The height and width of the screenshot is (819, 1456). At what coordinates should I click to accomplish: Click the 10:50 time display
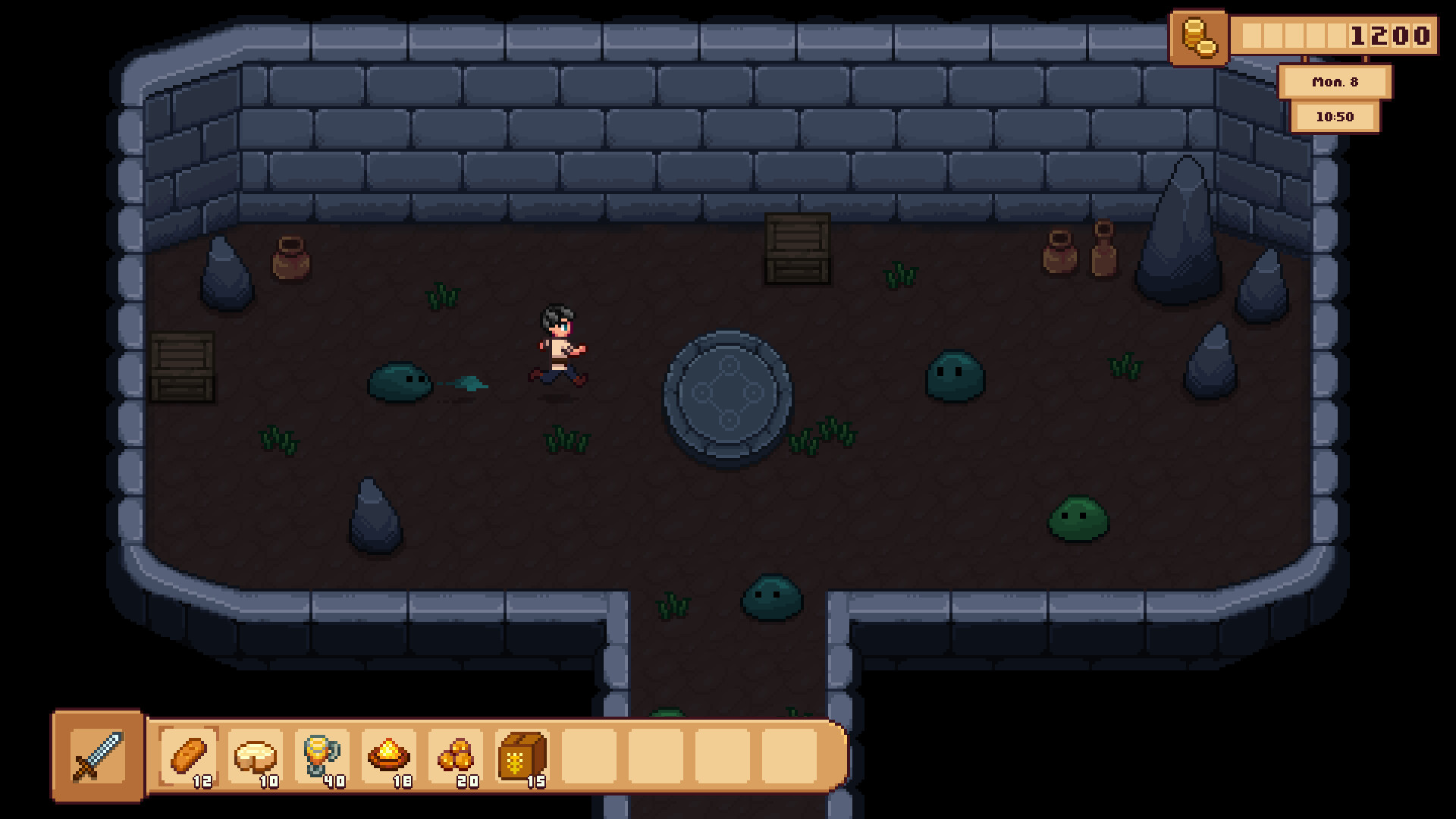tap(1336, 117)
